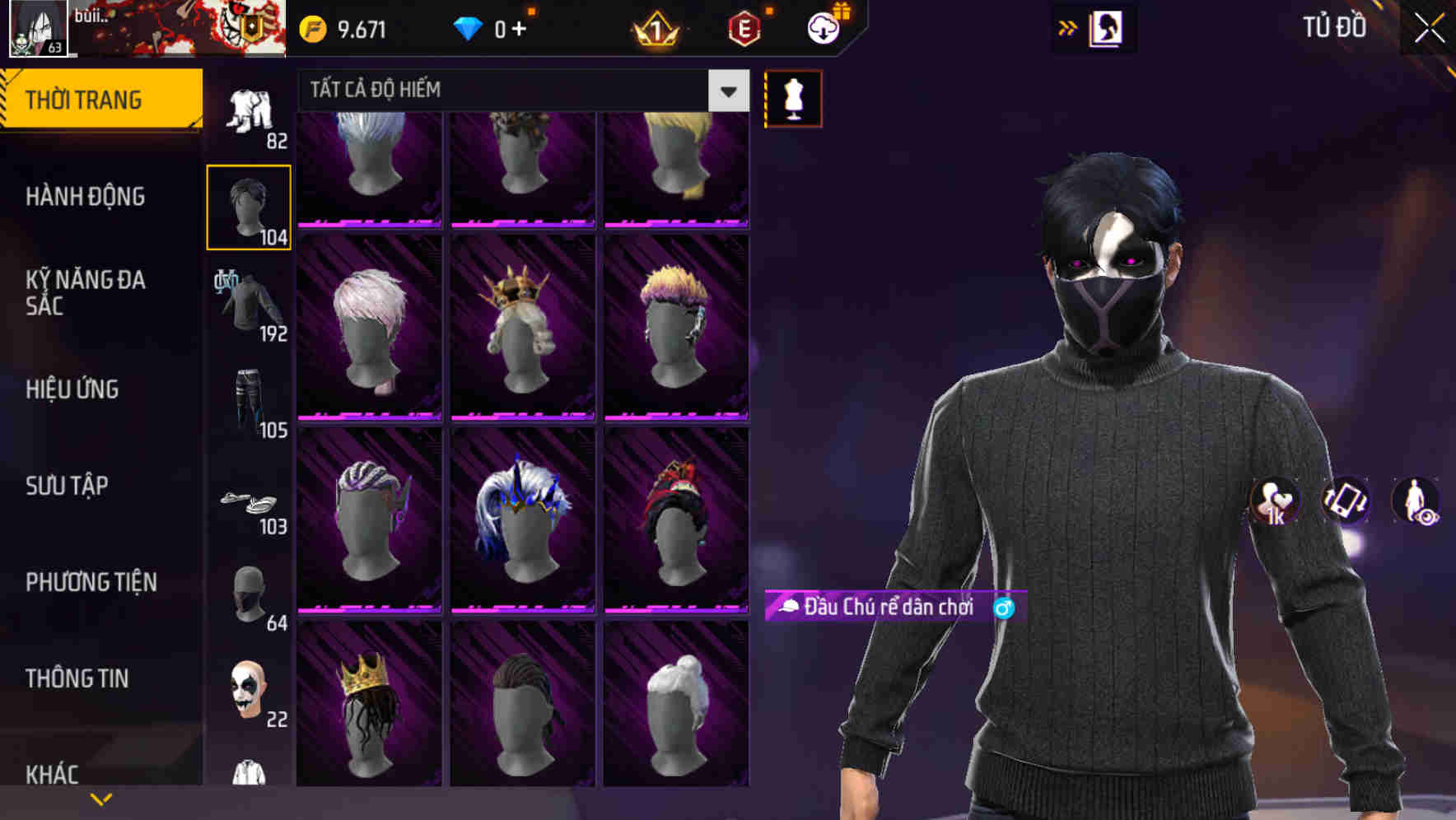This screenshot has width=1456, height=820.
Task: Click the mannequin outfit preset icon
Action: (x=793, y=98)
